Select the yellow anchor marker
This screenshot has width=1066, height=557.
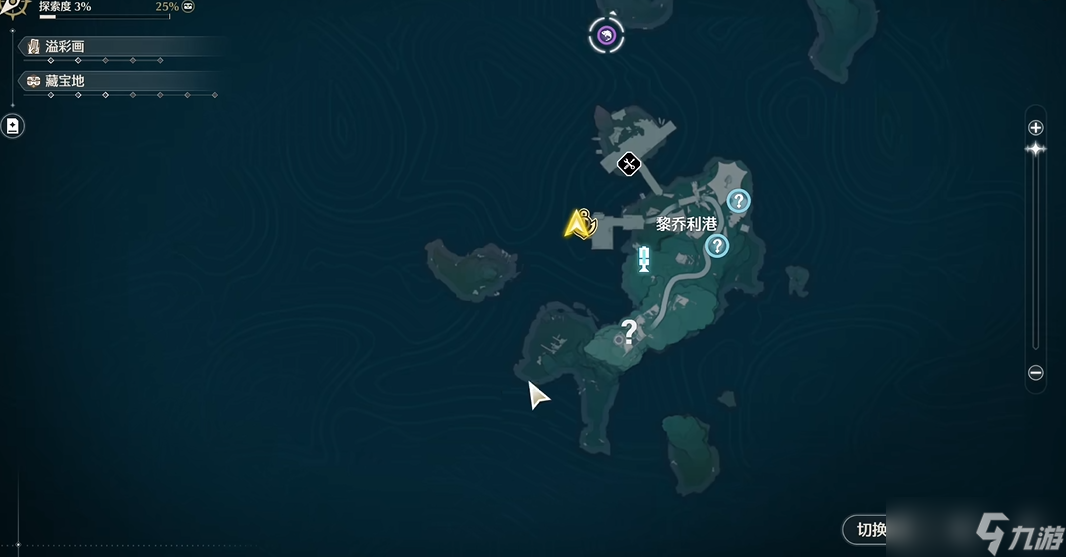pyautogui.click(x=579, y=224)
